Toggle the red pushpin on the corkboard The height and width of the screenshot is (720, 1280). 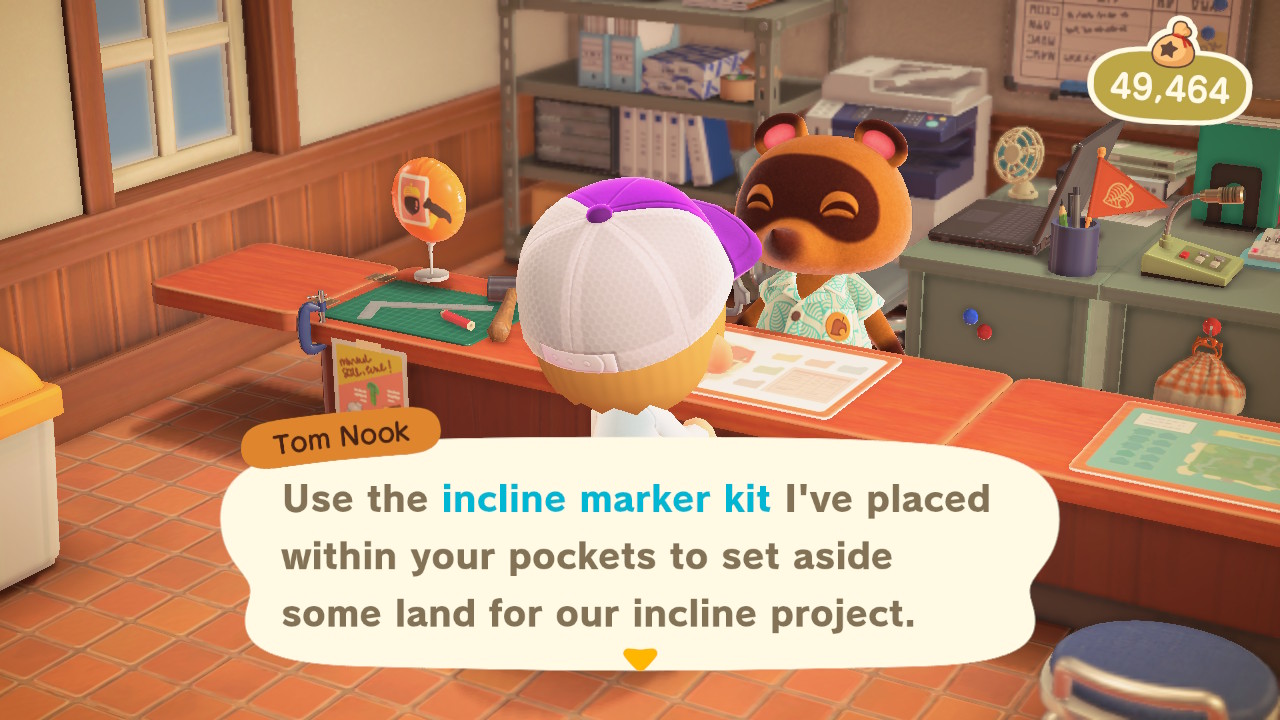984,331
